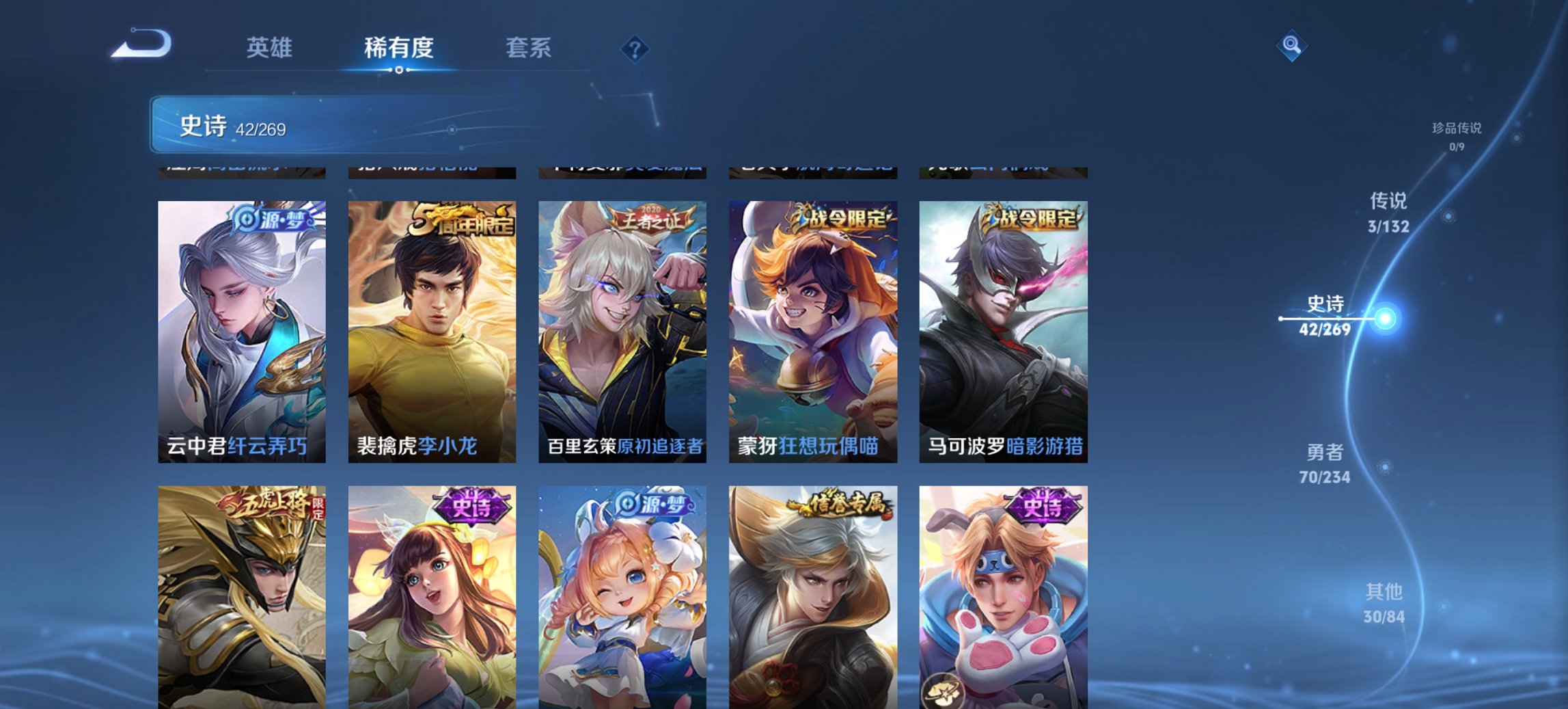Switch to the 套系 tab

529,49
